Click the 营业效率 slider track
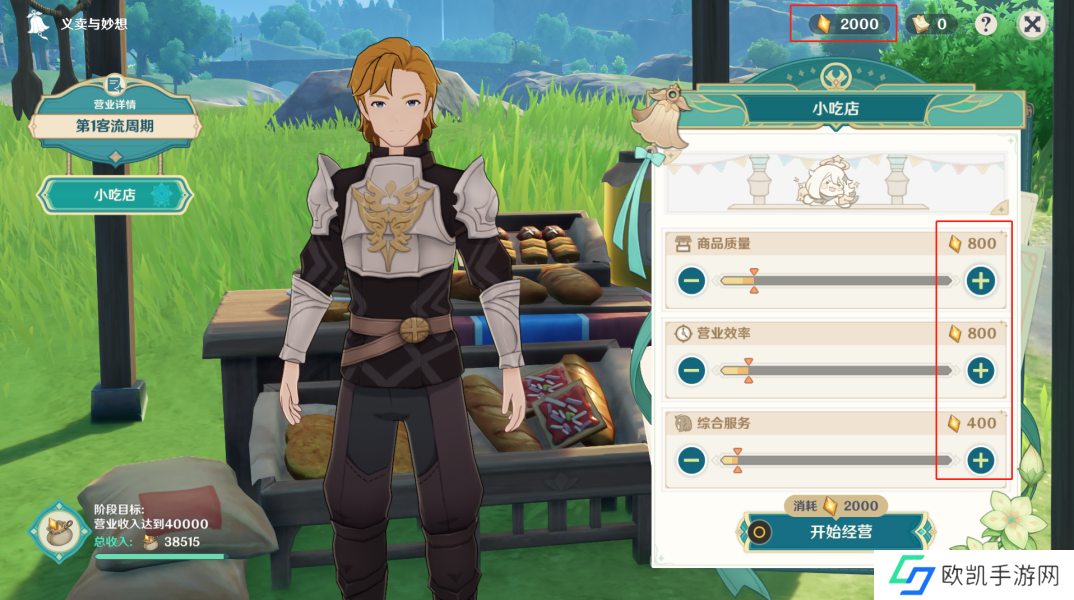The width and height of the screenshot is (1074, 600). (836, 371)
